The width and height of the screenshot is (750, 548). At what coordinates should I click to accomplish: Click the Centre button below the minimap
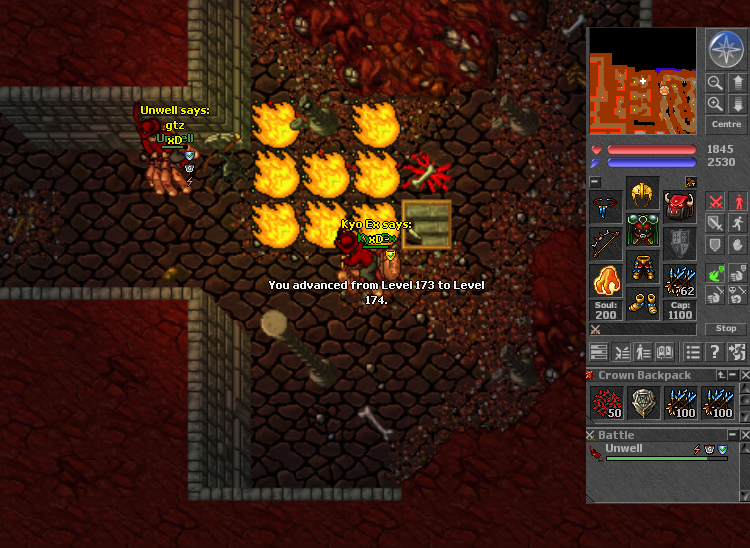click(x=725, y=125)
